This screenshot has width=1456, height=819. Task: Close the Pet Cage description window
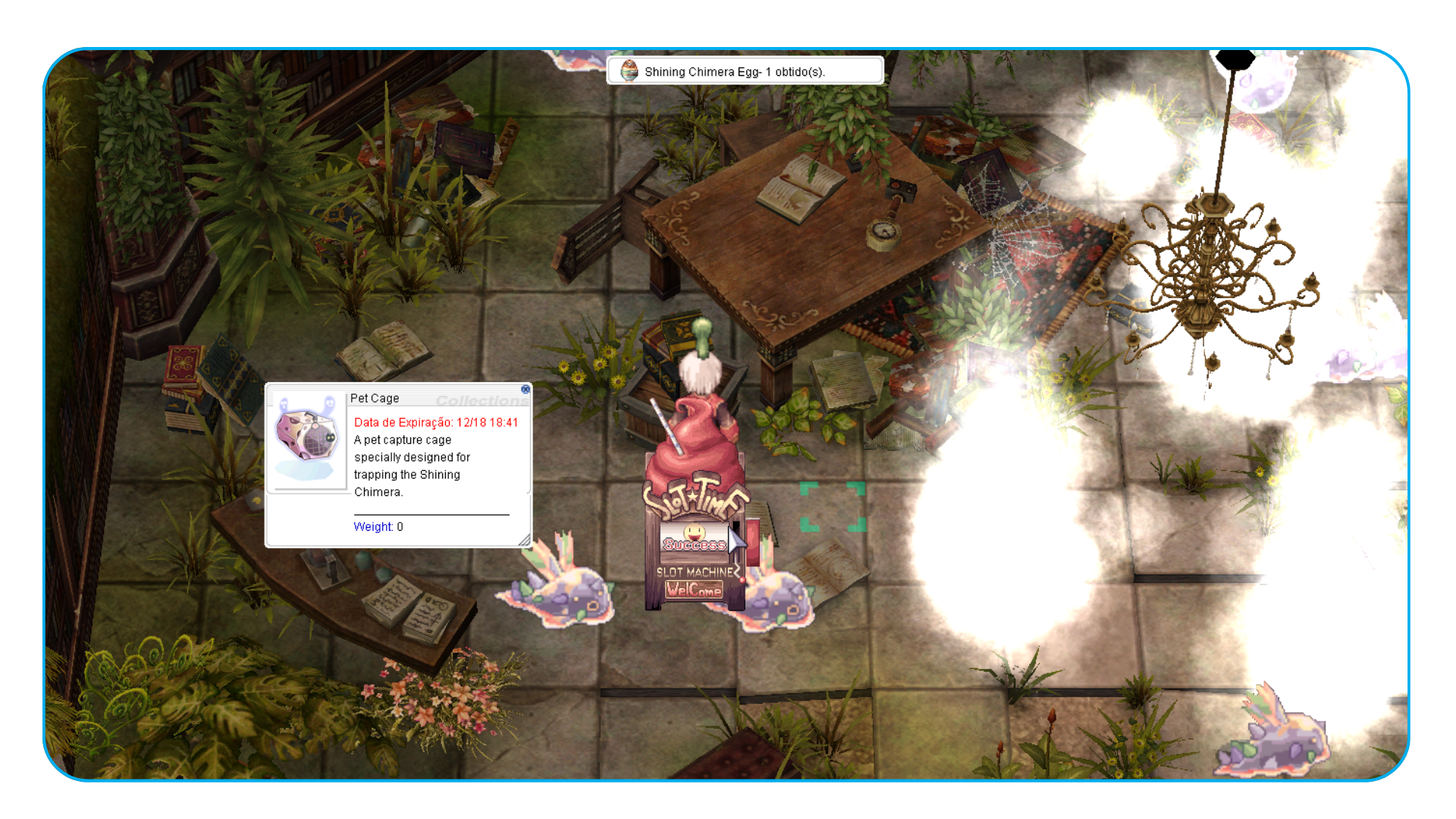pyautogui.click(x=526, y=390)
